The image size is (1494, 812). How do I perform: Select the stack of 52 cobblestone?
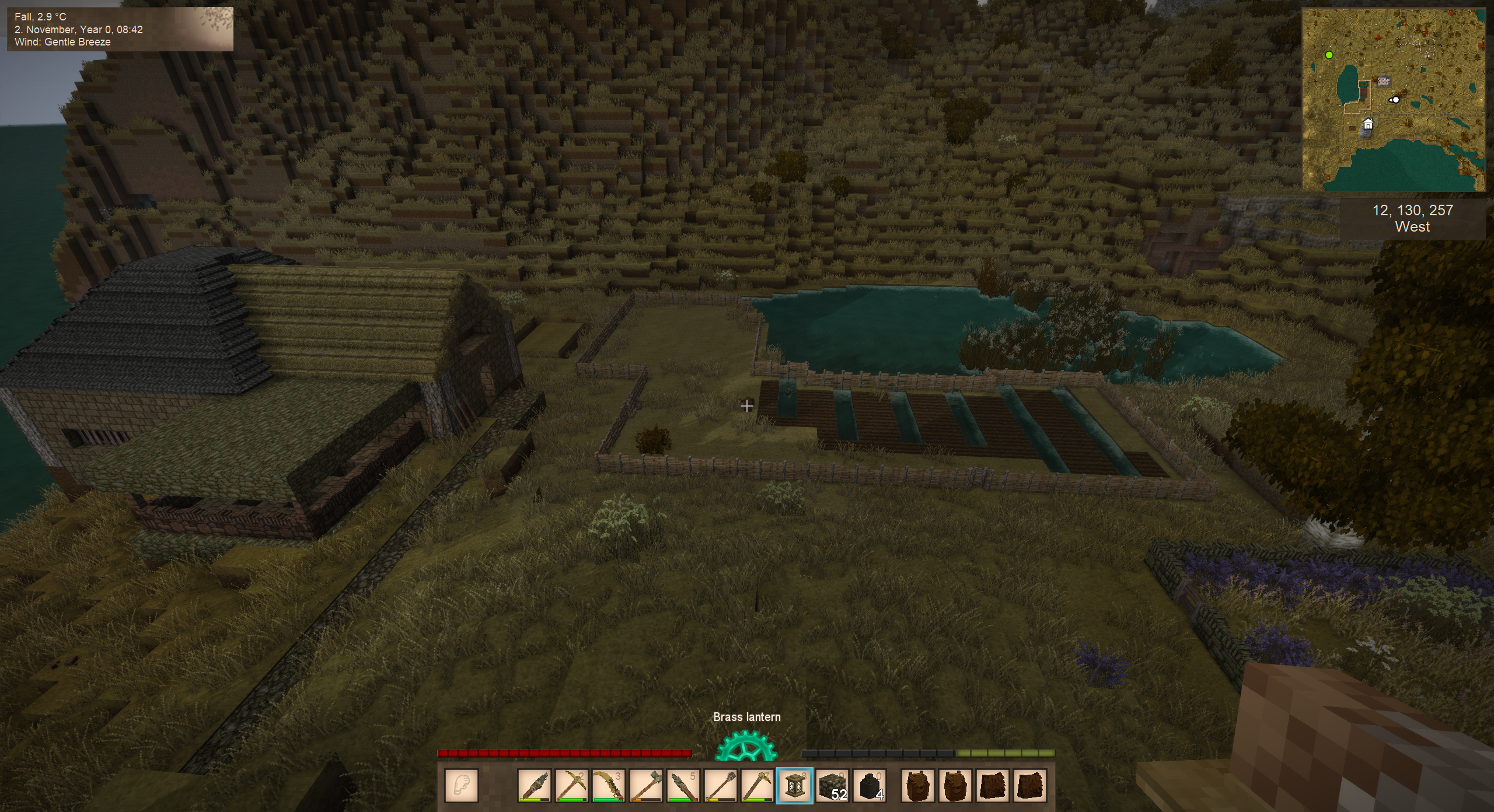tap(832, 785)
